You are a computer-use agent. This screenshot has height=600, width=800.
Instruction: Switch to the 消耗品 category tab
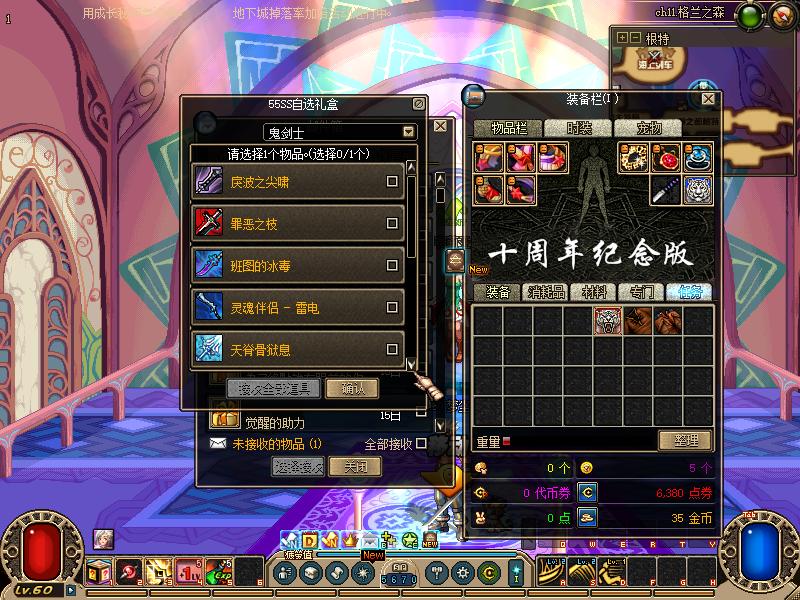click(x=546, y=292)
